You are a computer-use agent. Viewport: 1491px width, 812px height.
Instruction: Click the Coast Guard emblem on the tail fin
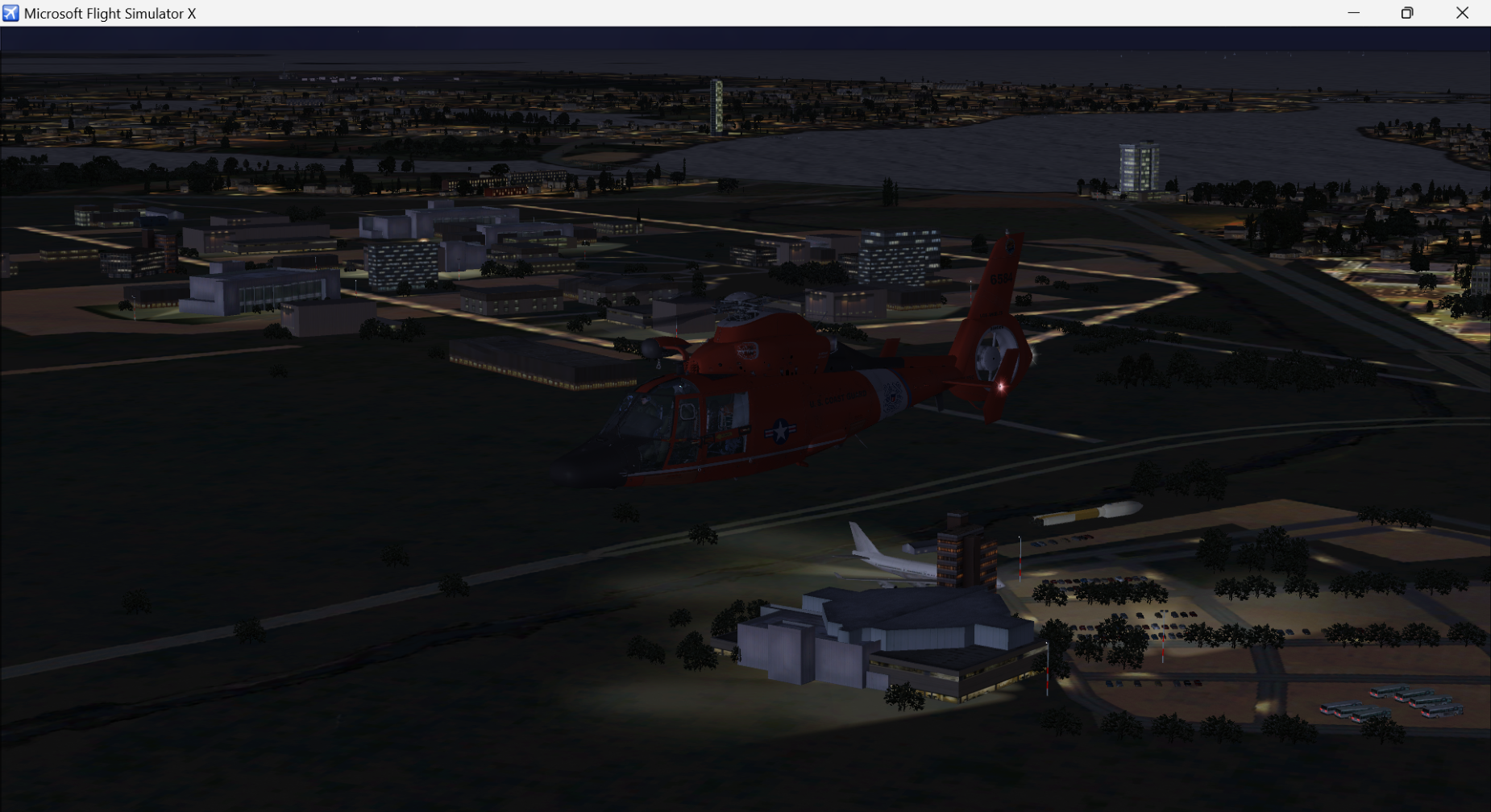(1010, 245)
